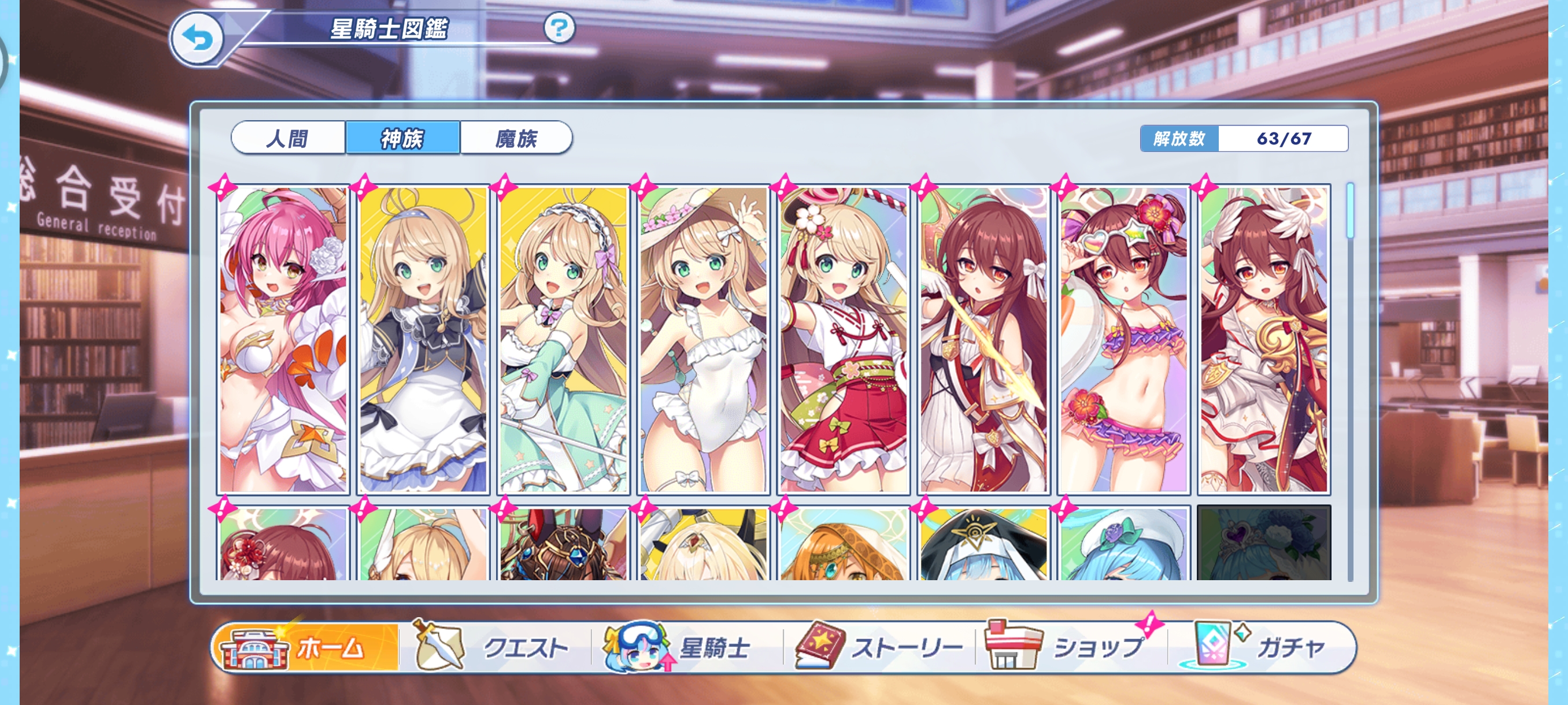Image resolution: width=1568 pixels, height=705 pixels.
Task: View the brown-haired girl with white wing hairpiece
Action: pos(1264,339)
